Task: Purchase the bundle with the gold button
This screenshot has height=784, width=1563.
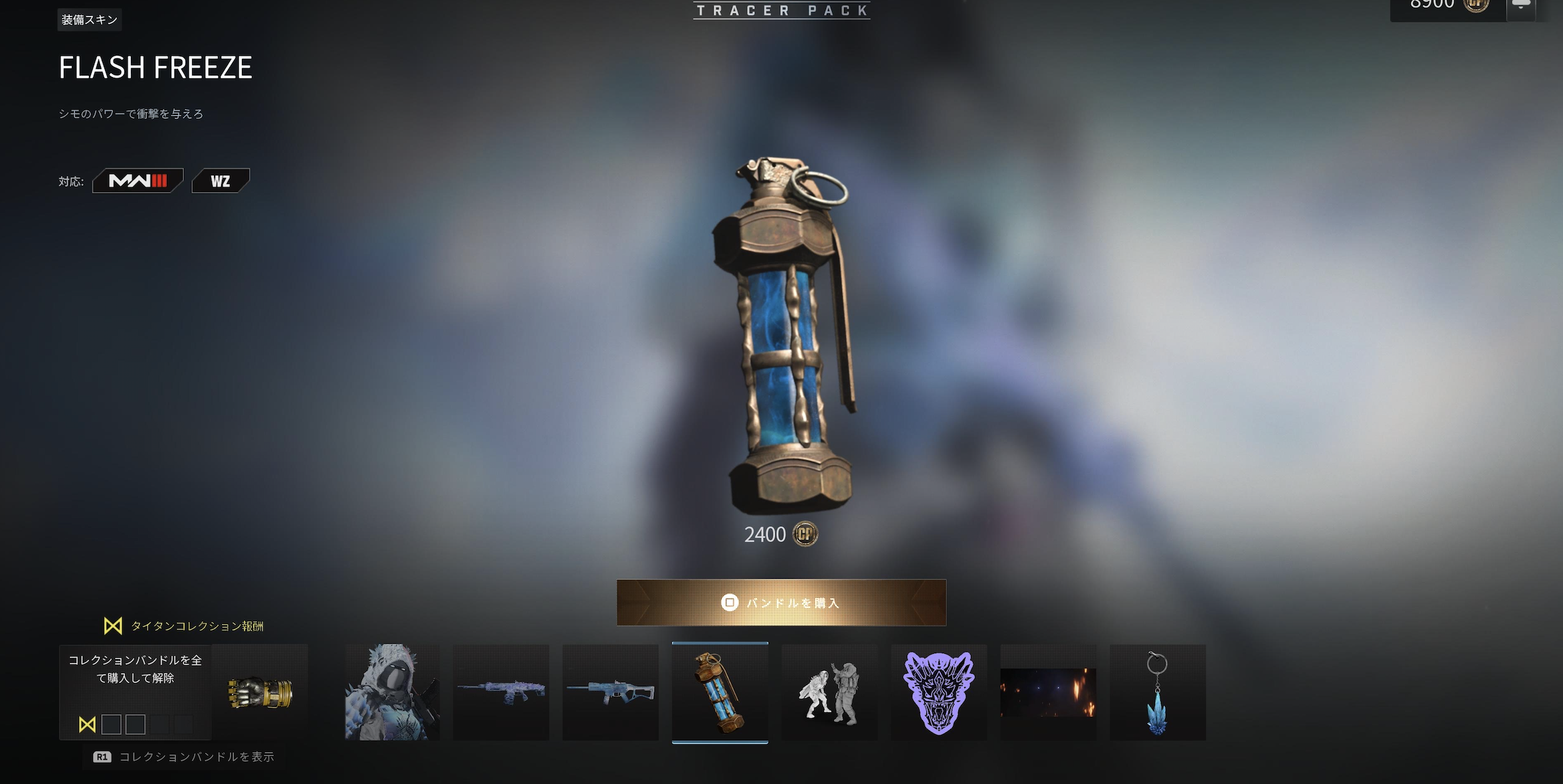Action: [781, 603]
